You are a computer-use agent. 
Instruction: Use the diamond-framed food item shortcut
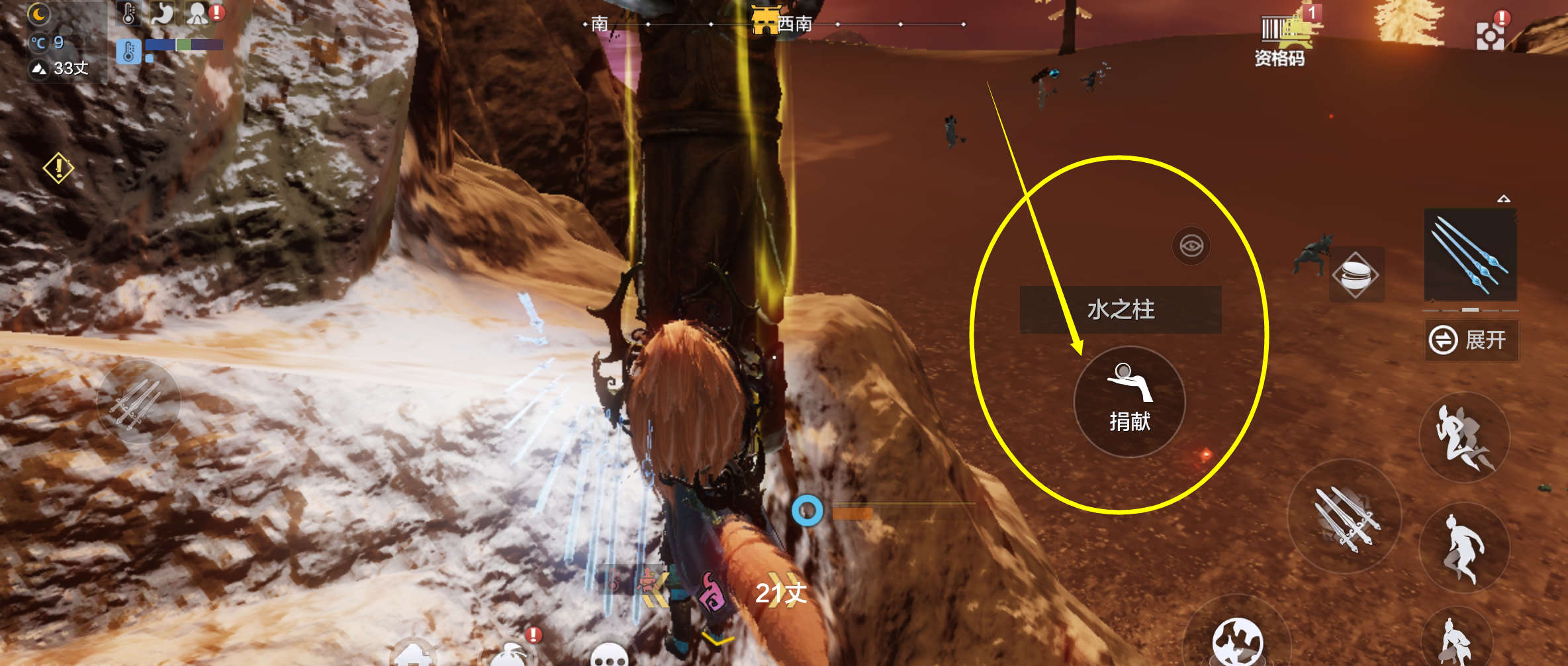coord(1356,275)
